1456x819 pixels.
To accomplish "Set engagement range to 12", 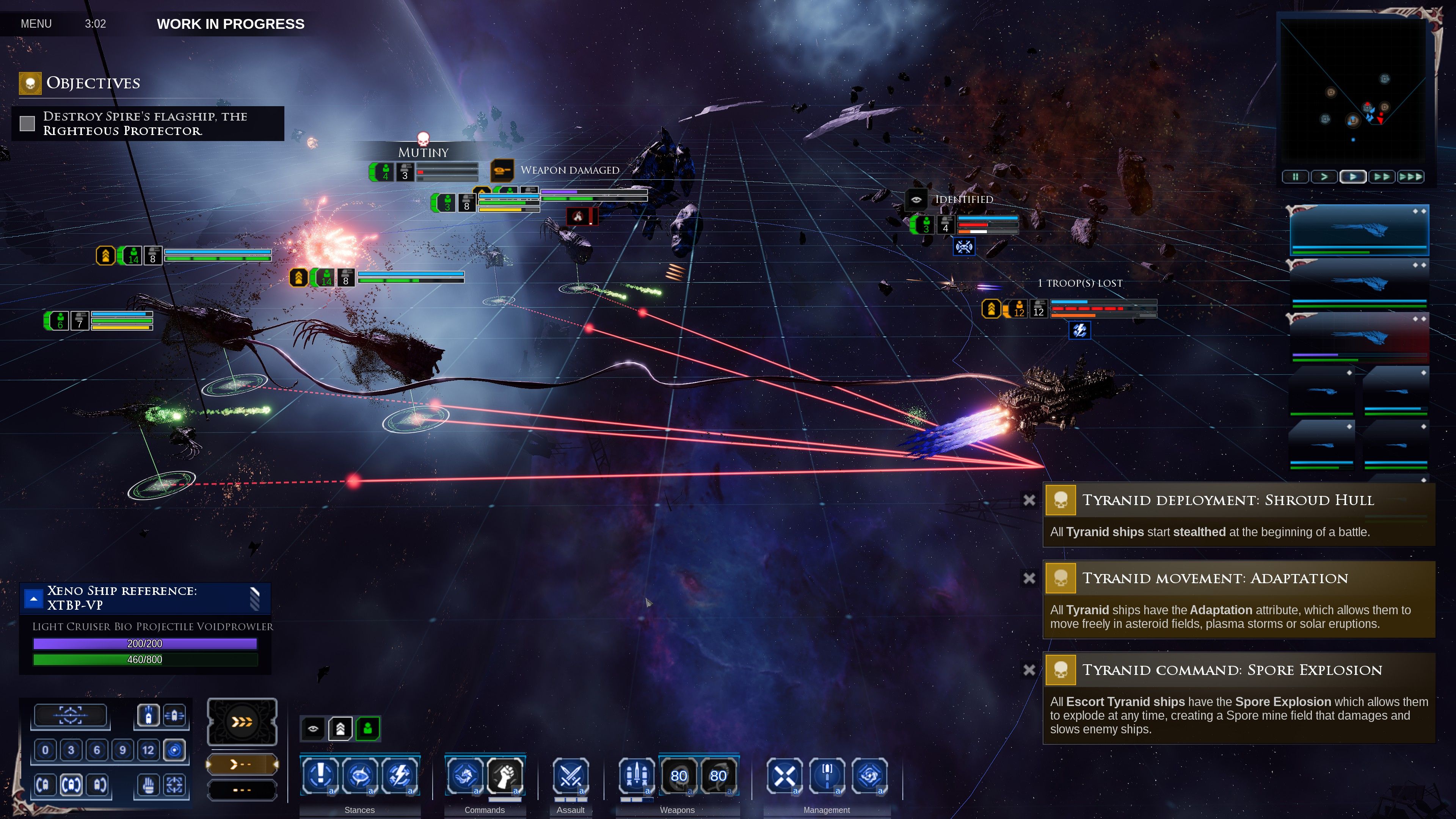I will [148, 750].
